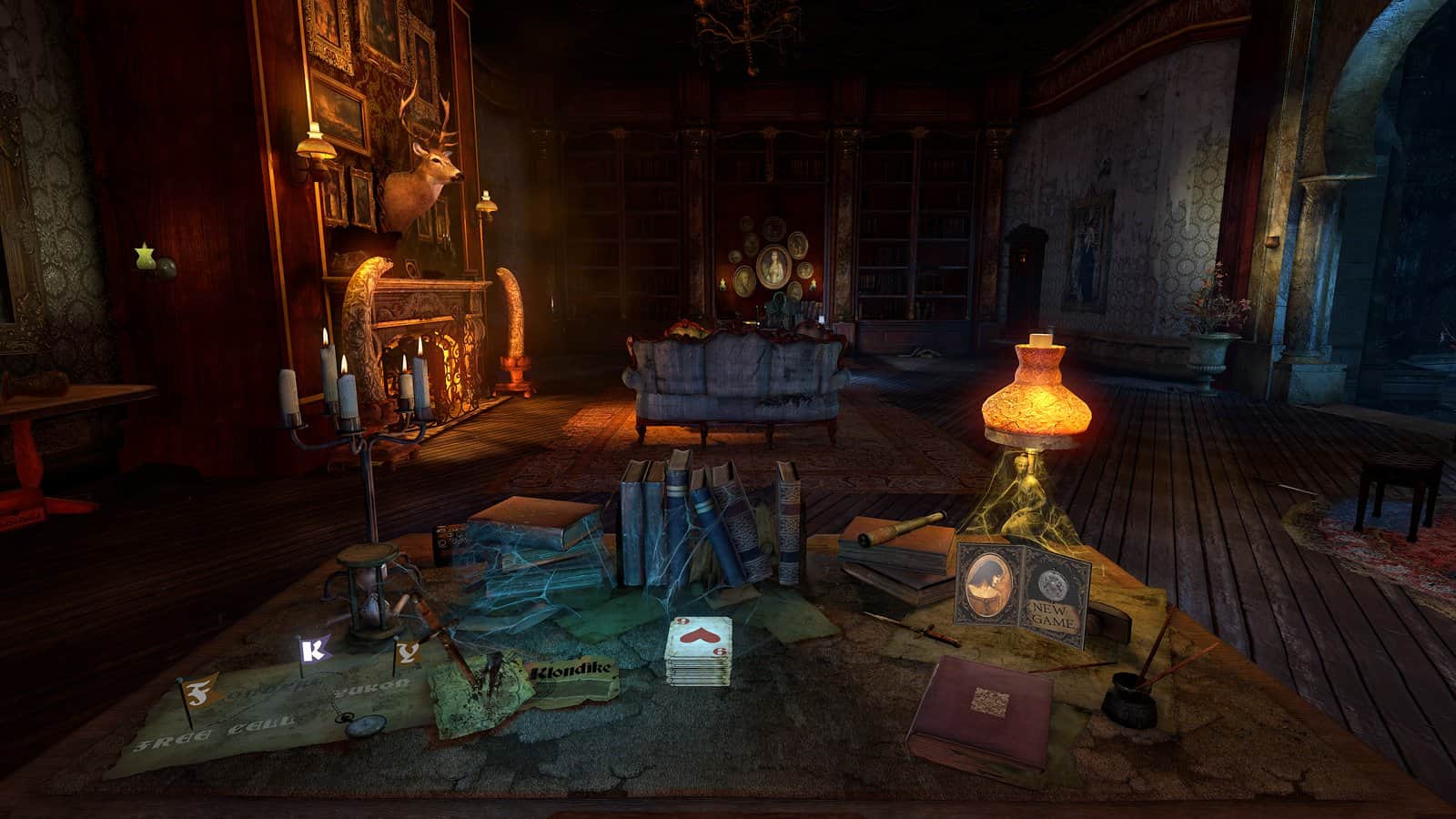Select the Y flag for Yukon mode
The width and height of the screenshot is (1456, 819).
point(408,652)
